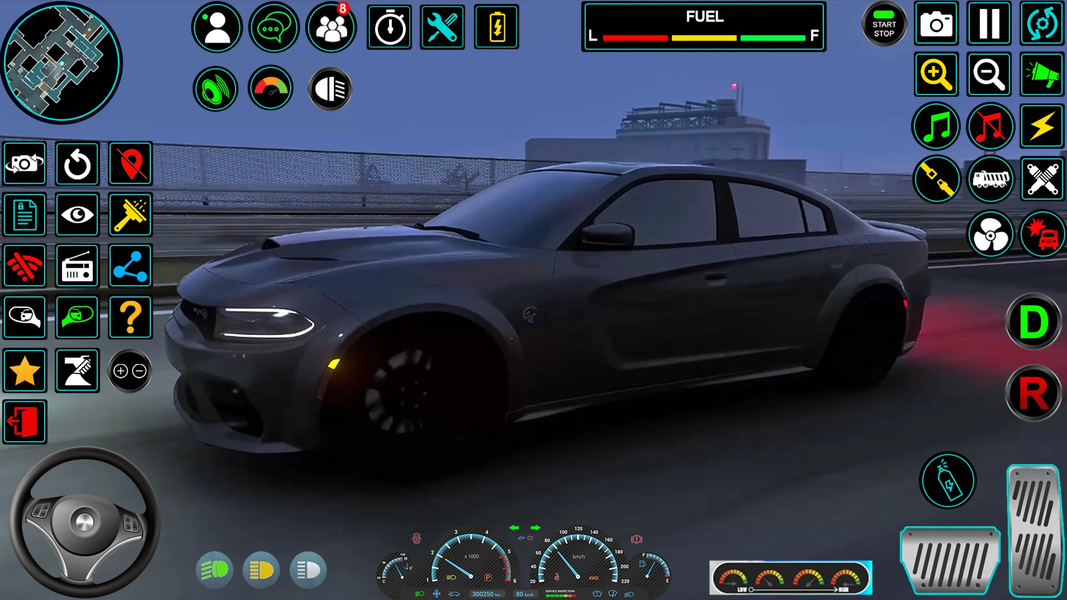The image size is (1067, 600).
Task: Pause the game with the pause button
Action: click(x=989, y=24)
